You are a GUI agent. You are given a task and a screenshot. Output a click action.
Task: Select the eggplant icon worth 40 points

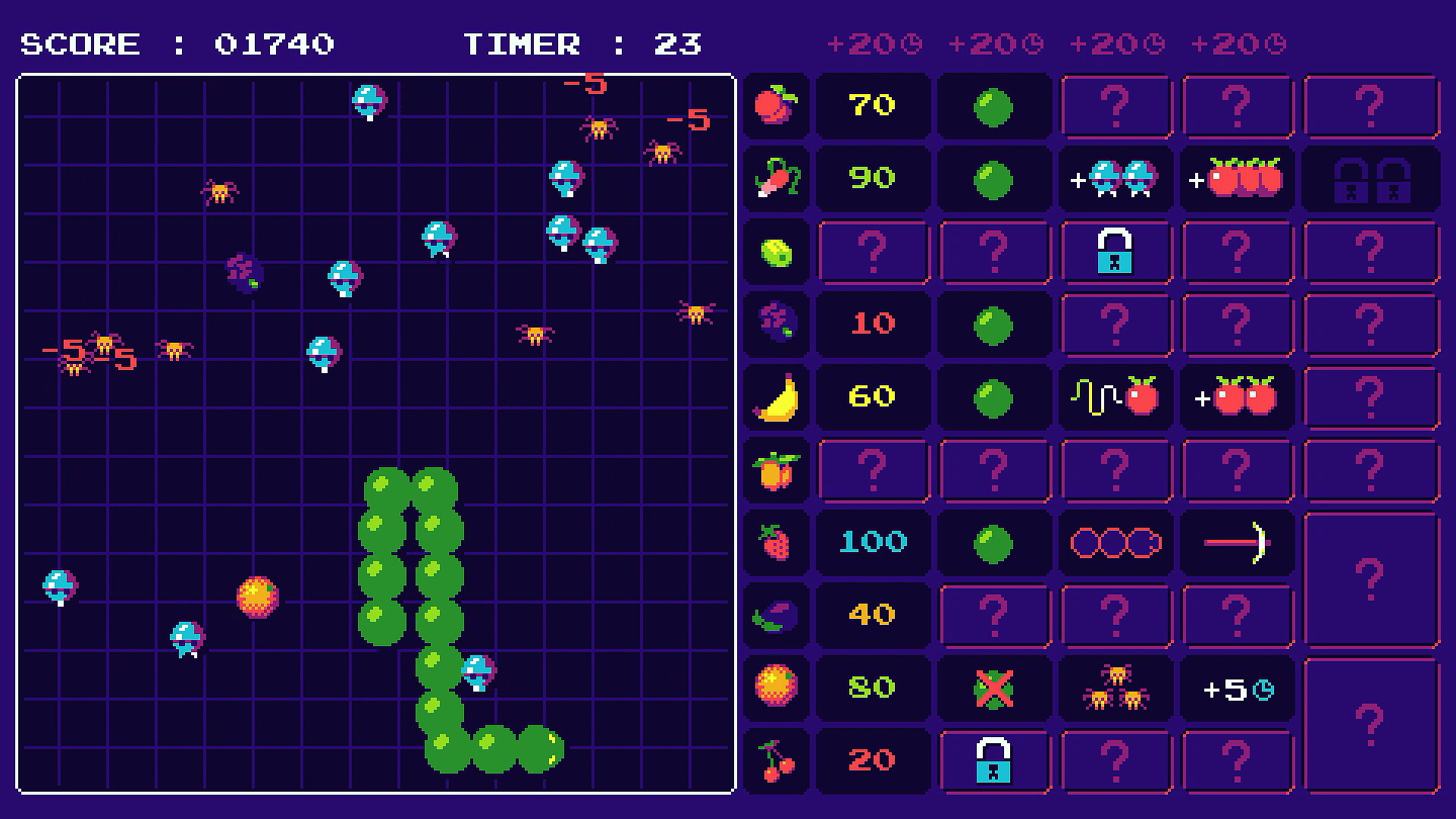click(x=776, y=615)
